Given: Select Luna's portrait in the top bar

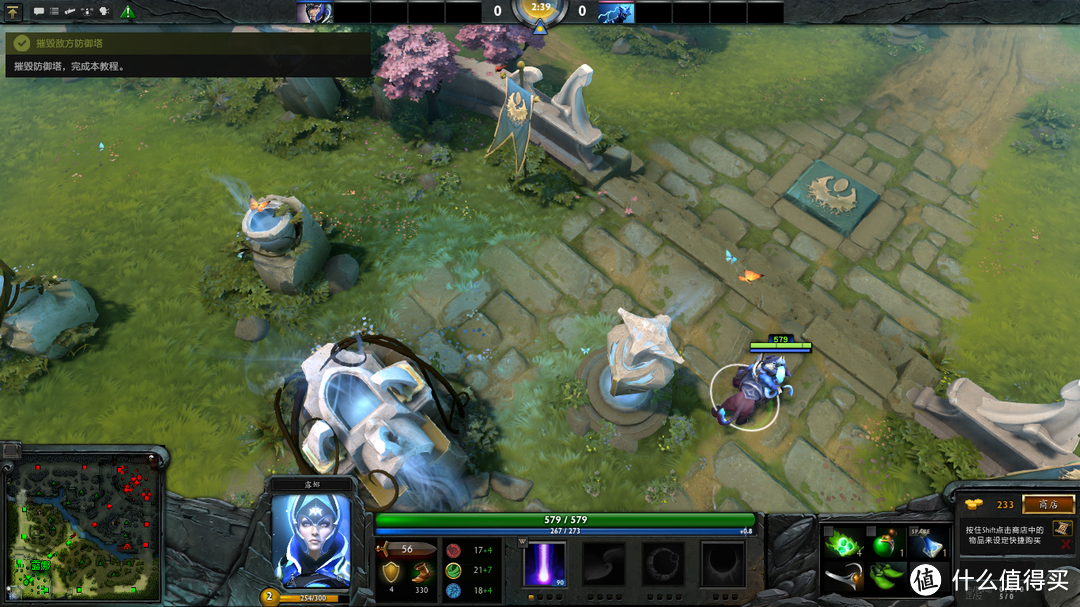Looking at the screenshot, I should click(x=314, y=12).
